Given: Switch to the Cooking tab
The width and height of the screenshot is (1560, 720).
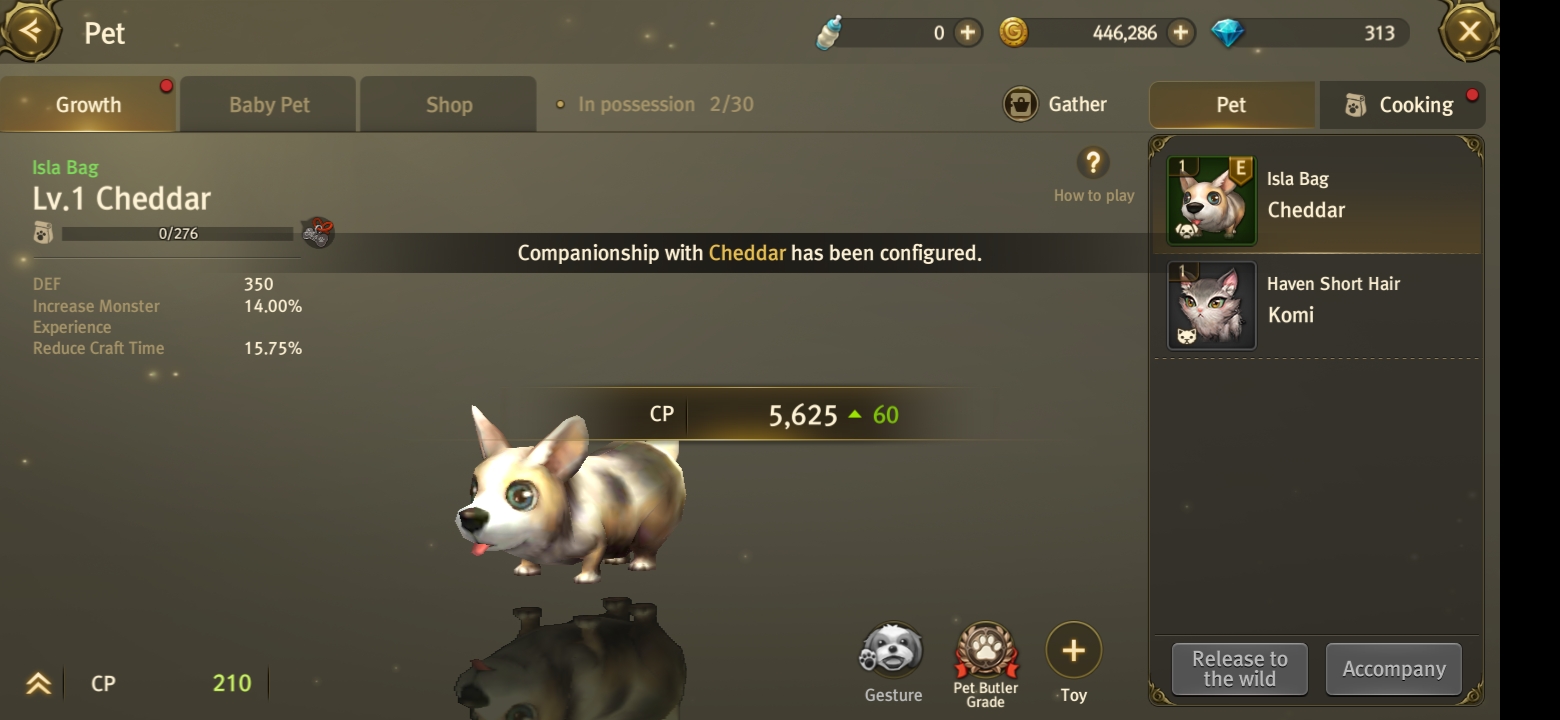Looking at the screenshot, I should click(x=1401, y=105).
